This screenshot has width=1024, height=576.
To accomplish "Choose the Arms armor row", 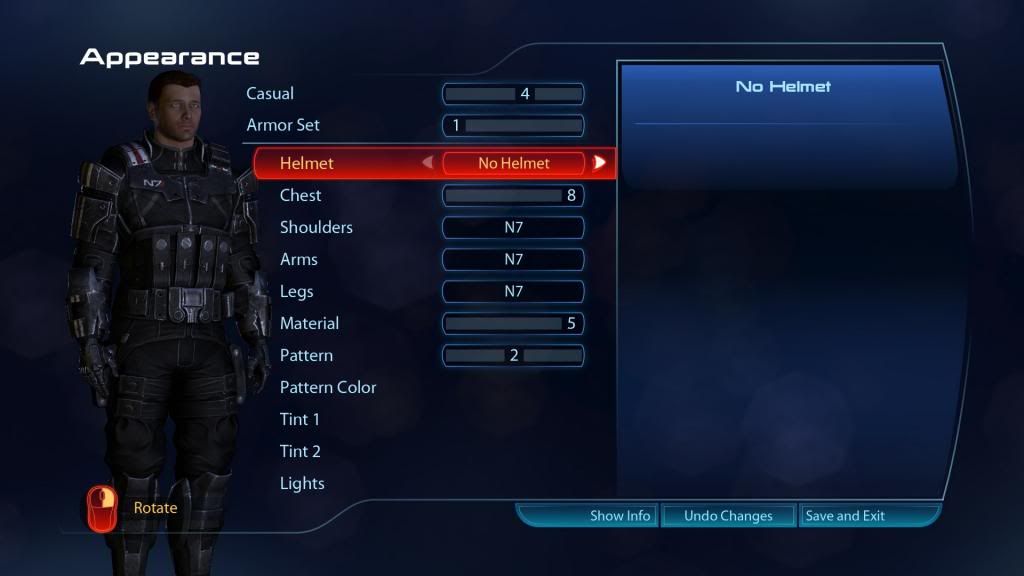I will [x=299, y=259].
